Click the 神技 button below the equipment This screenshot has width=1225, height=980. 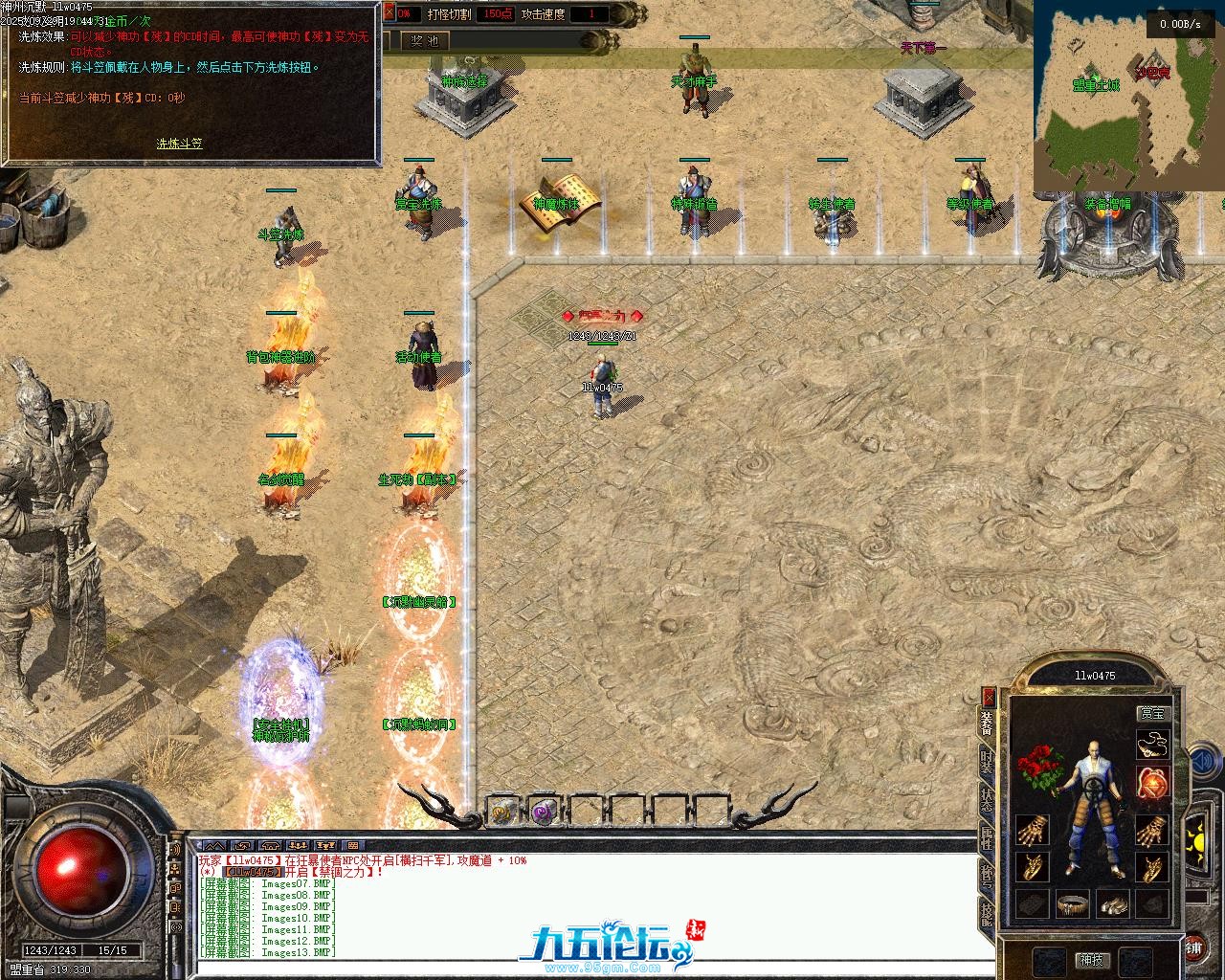(x=1091, y=959)
